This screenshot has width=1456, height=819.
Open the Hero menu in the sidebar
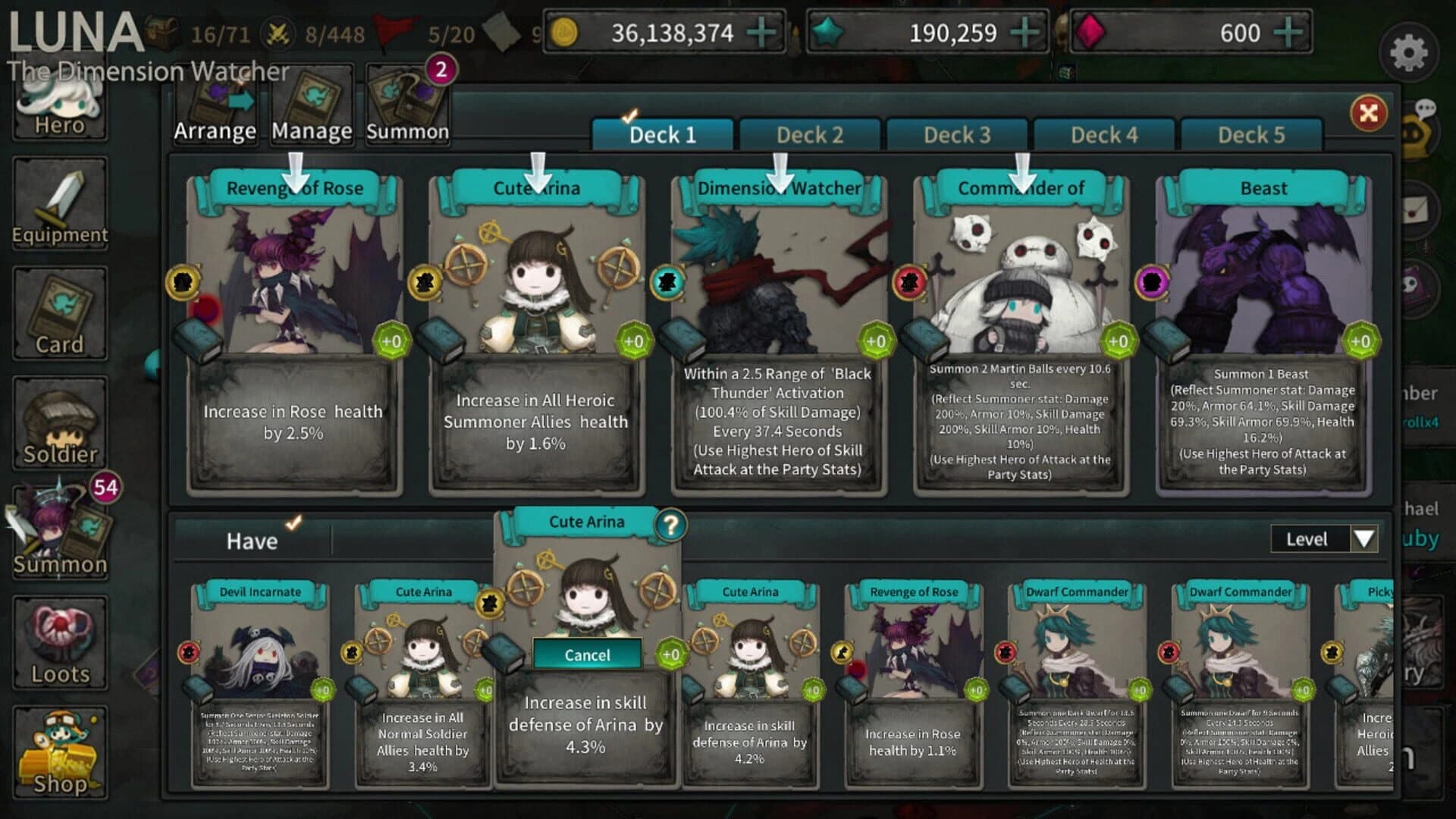tap(61, 110)
